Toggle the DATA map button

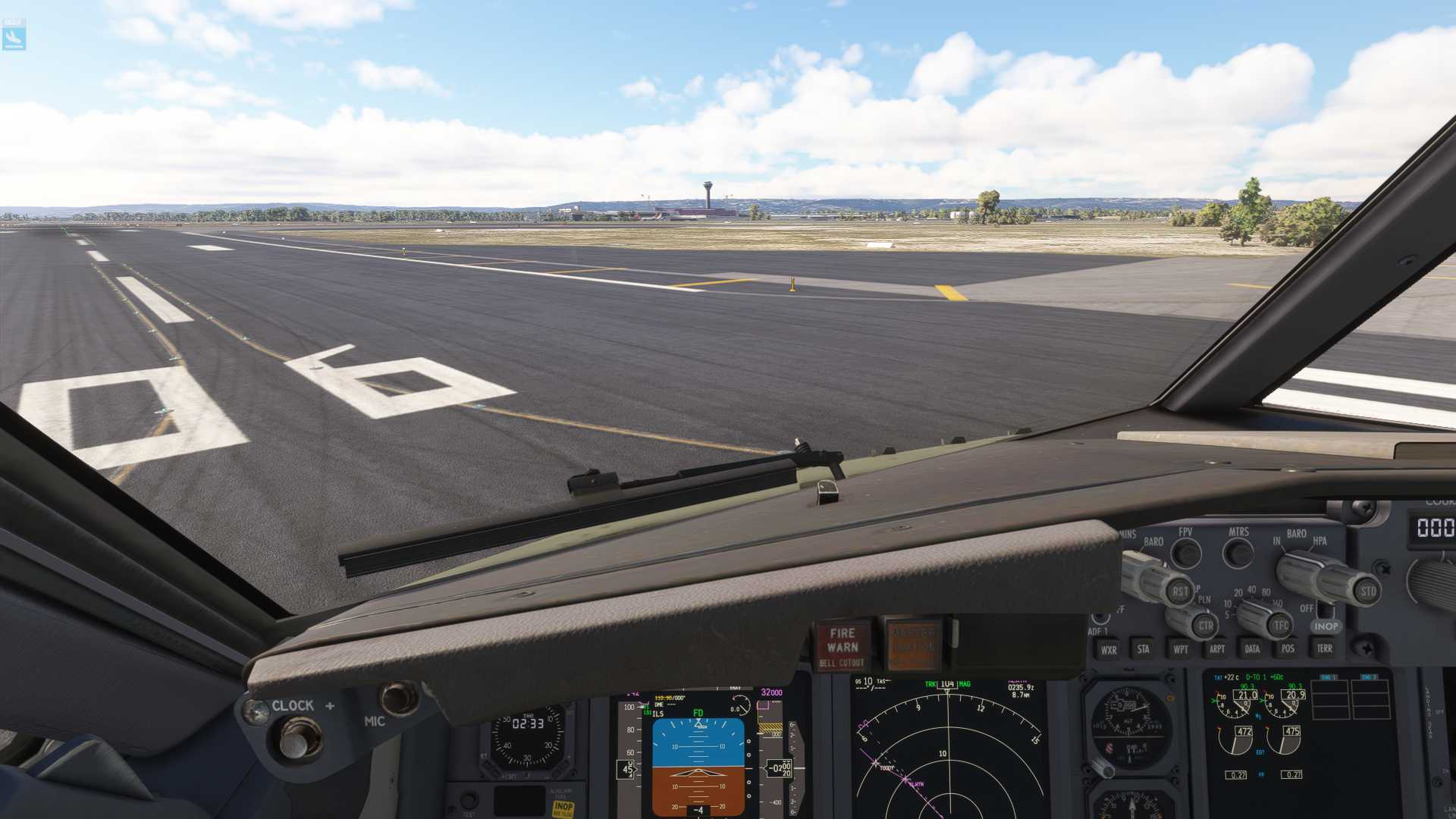1252,649
